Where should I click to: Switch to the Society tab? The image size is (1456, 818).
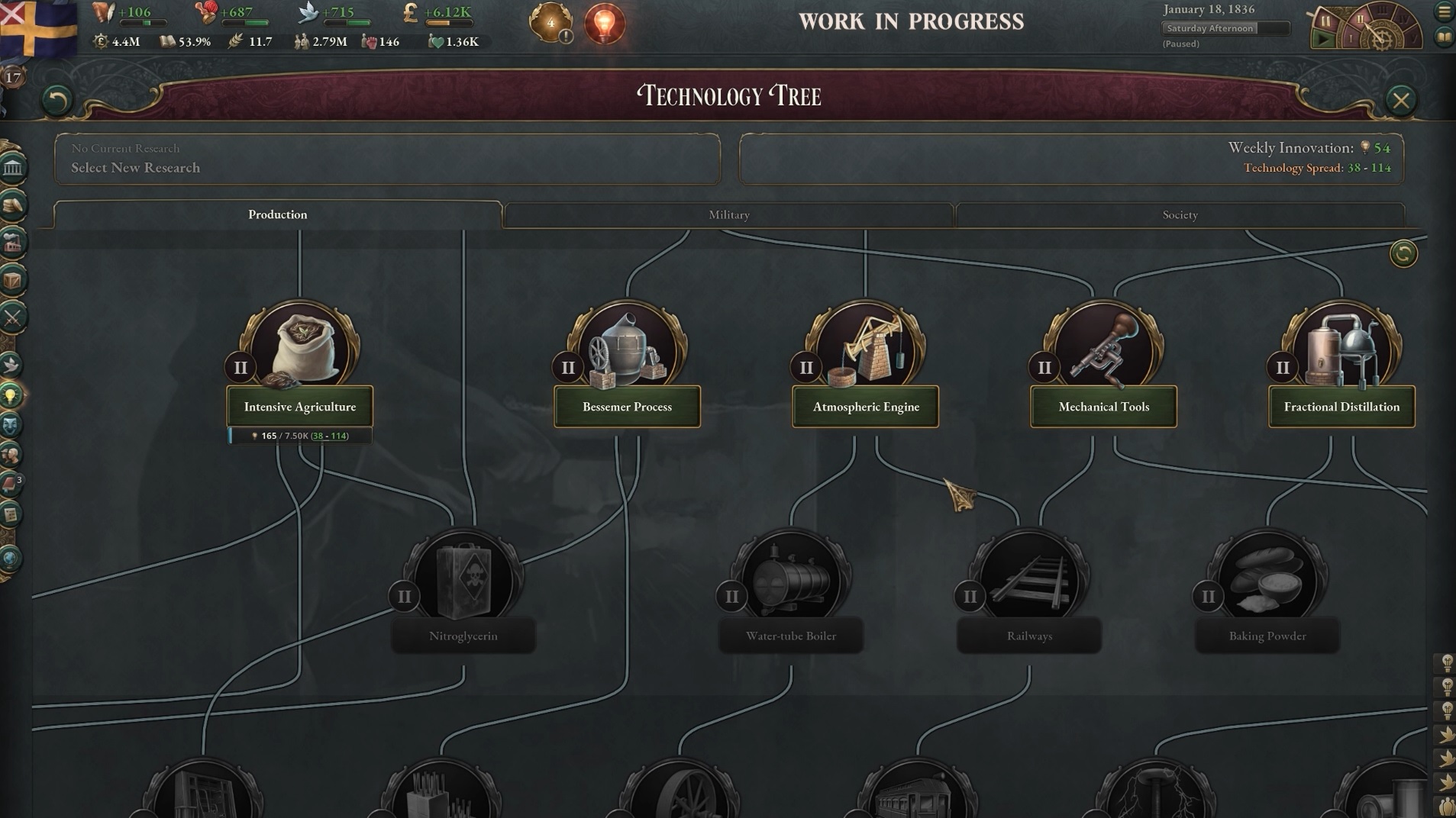pos(1180,215)
